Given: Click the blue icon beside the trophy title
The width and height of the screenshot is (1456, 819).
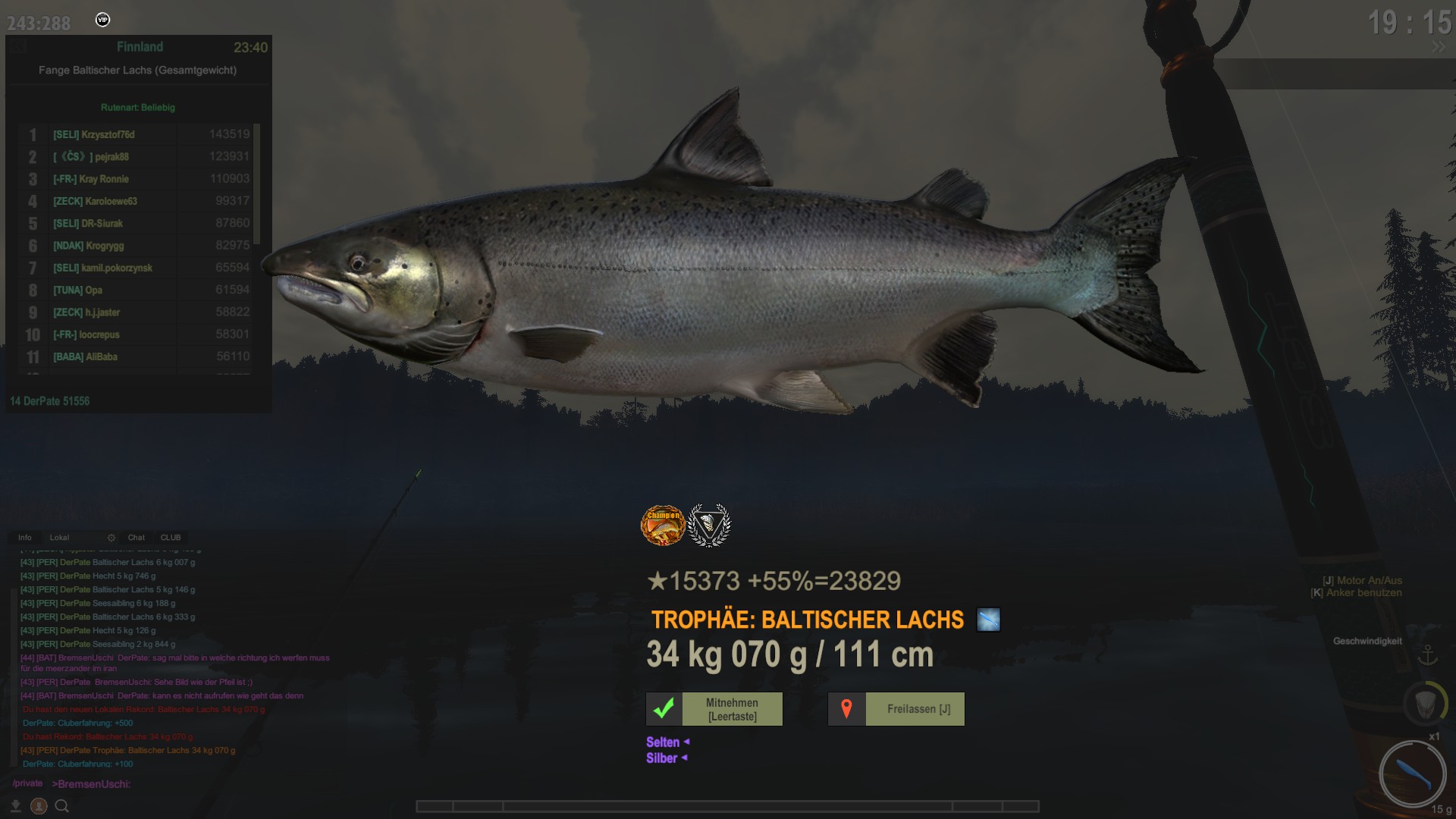Looking at the screenshot, I should (988, 620).
